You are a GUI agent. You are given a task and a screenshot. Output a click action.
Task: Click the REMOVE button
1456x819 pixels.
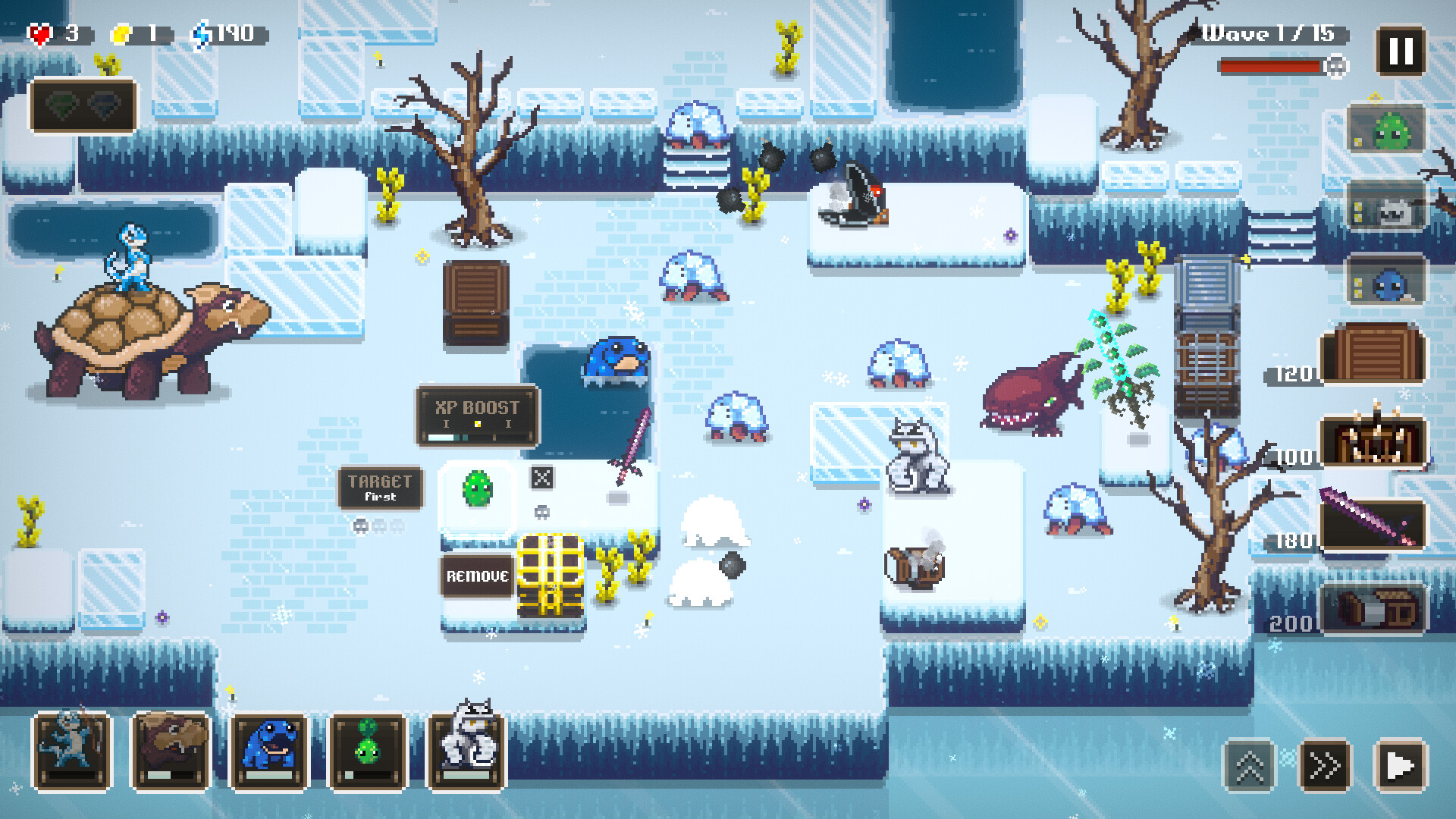[x=476, y=576]
